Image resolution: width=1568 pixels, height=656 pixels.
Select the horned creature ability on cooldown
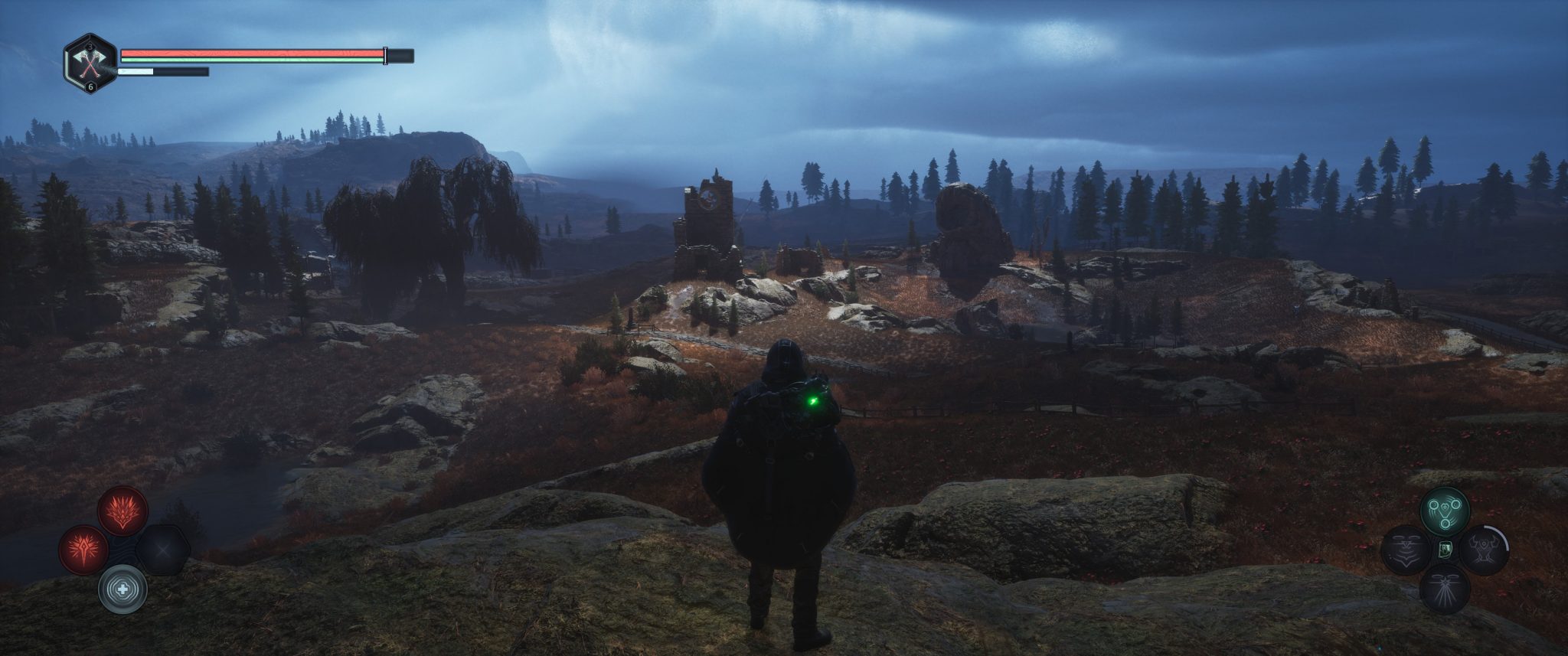pos(1483,550)
